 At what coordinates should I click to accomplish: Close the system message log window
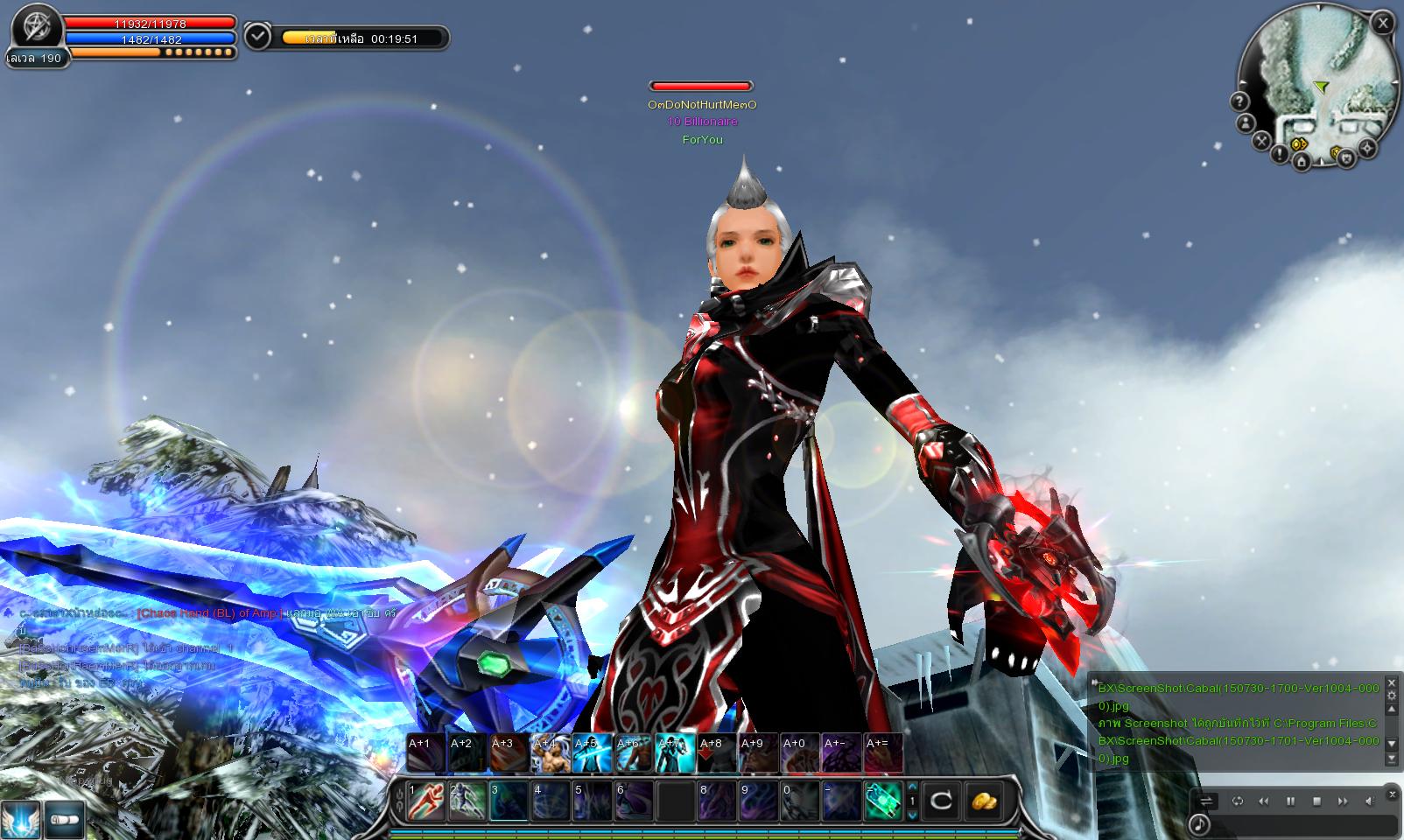[x=1393, y=682]
